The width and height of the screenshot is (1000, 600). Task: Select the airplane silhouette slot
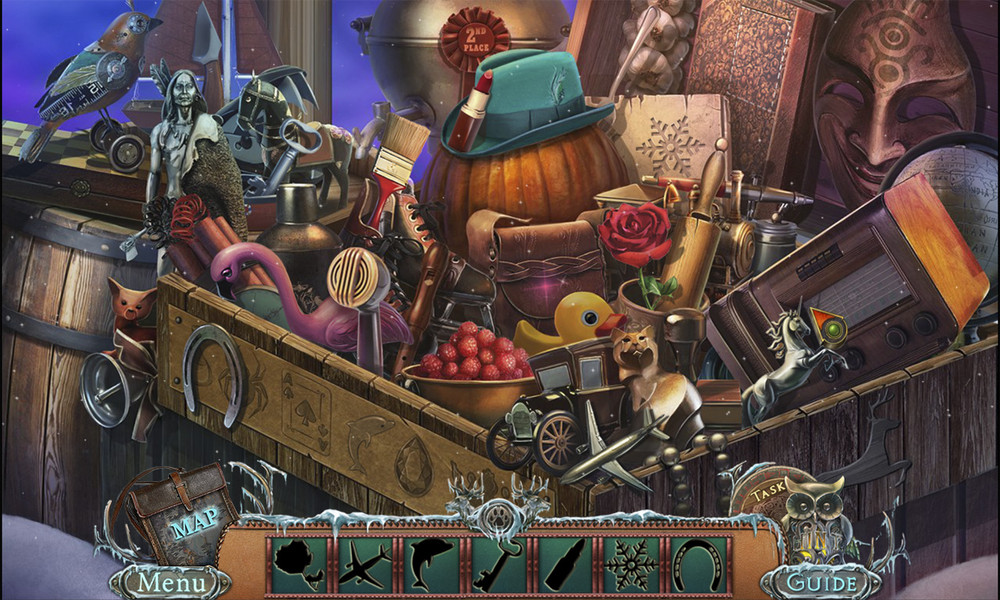tap(367, 565)
